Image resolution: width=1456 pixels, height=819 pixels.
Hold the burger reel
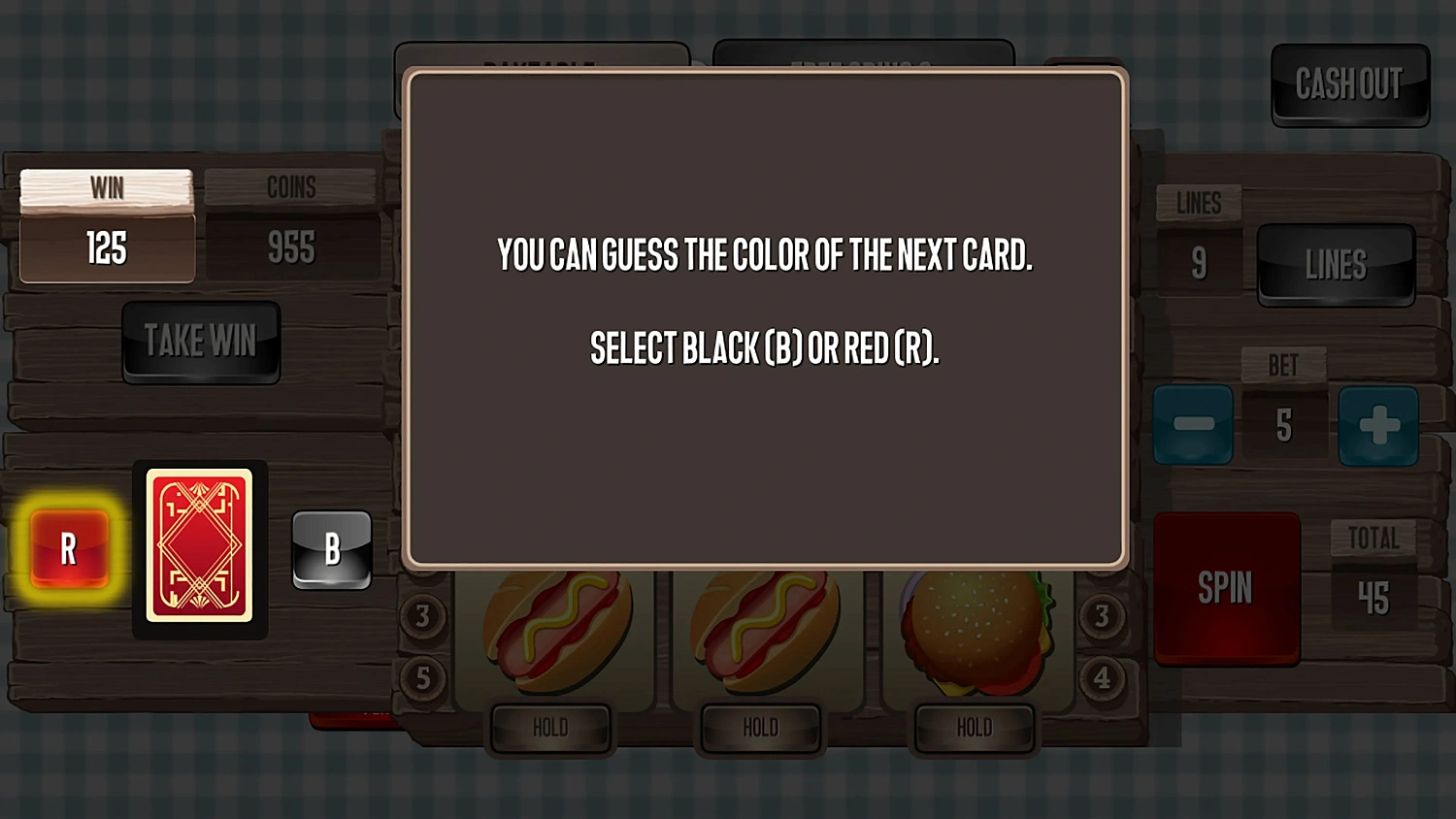coord(973,727)
